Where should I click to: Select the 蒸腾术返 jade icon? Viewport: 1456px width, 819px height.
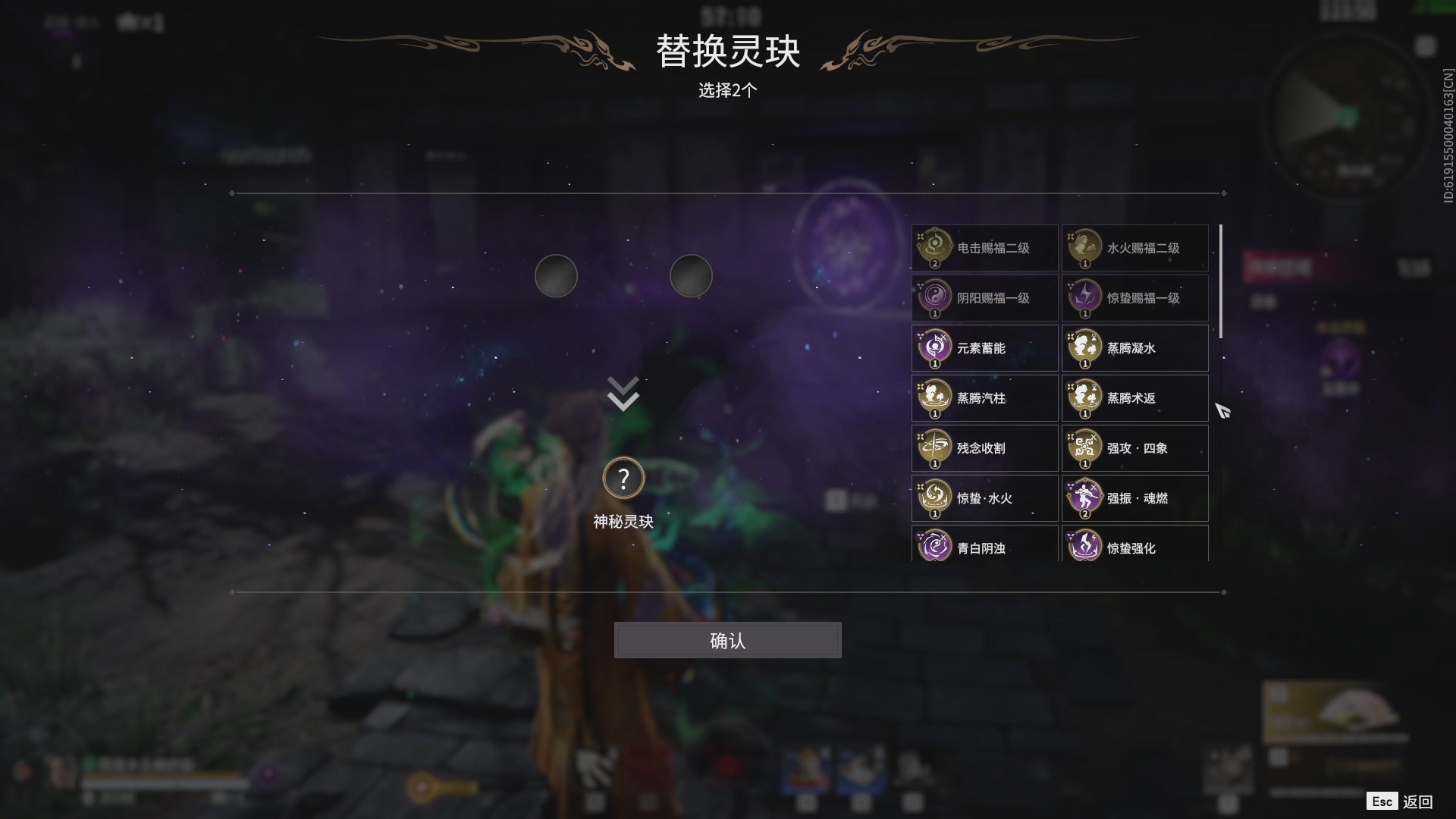1086,397
